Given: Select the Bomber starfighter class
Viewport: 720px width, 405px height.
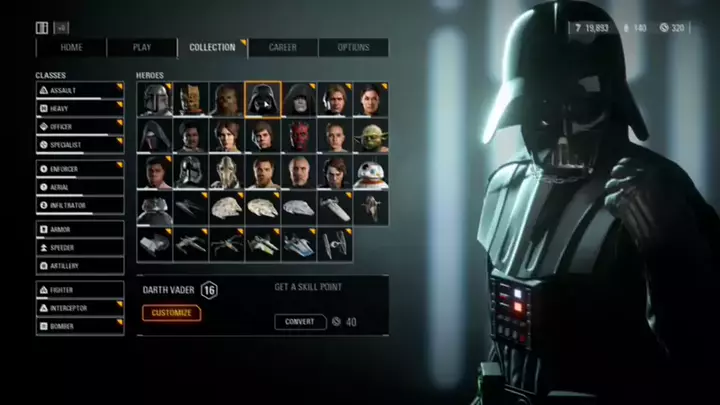Looking at the screenshot, I should point(80,326).
